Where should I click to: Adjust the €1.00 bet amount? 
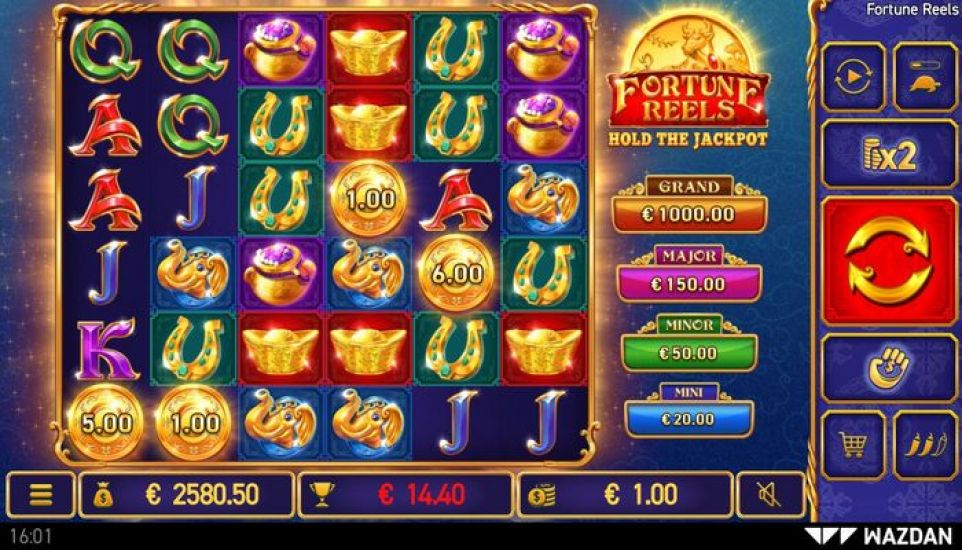pos(625,494)
